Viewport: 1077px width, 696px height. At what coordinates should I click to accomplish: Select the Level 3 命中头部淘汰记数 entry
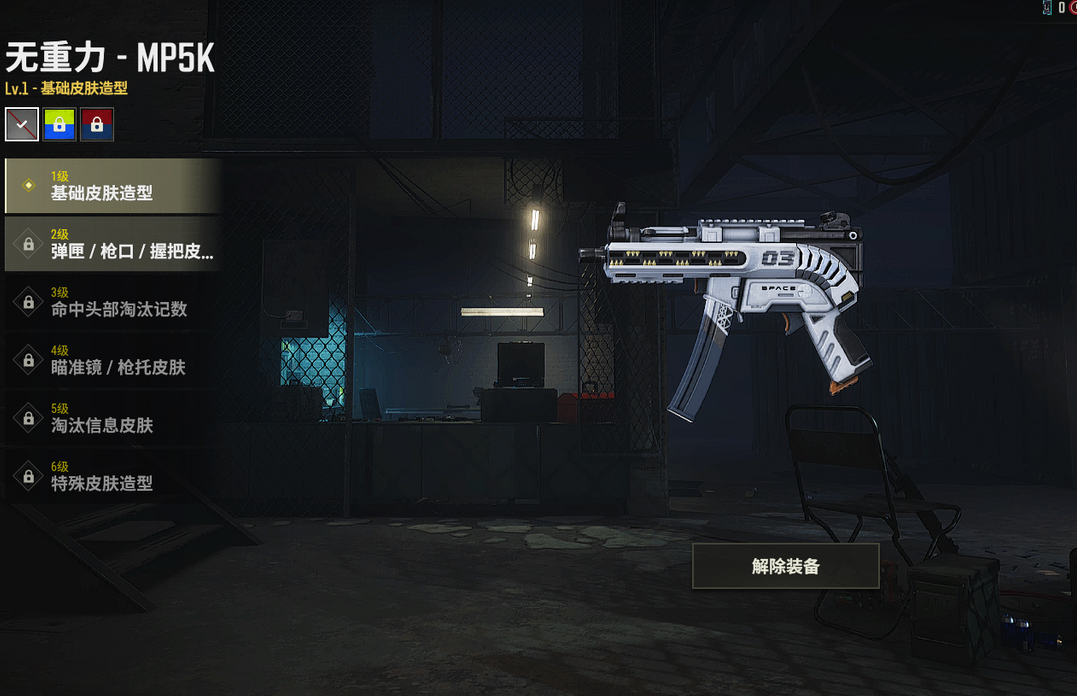tap(113, 302)
